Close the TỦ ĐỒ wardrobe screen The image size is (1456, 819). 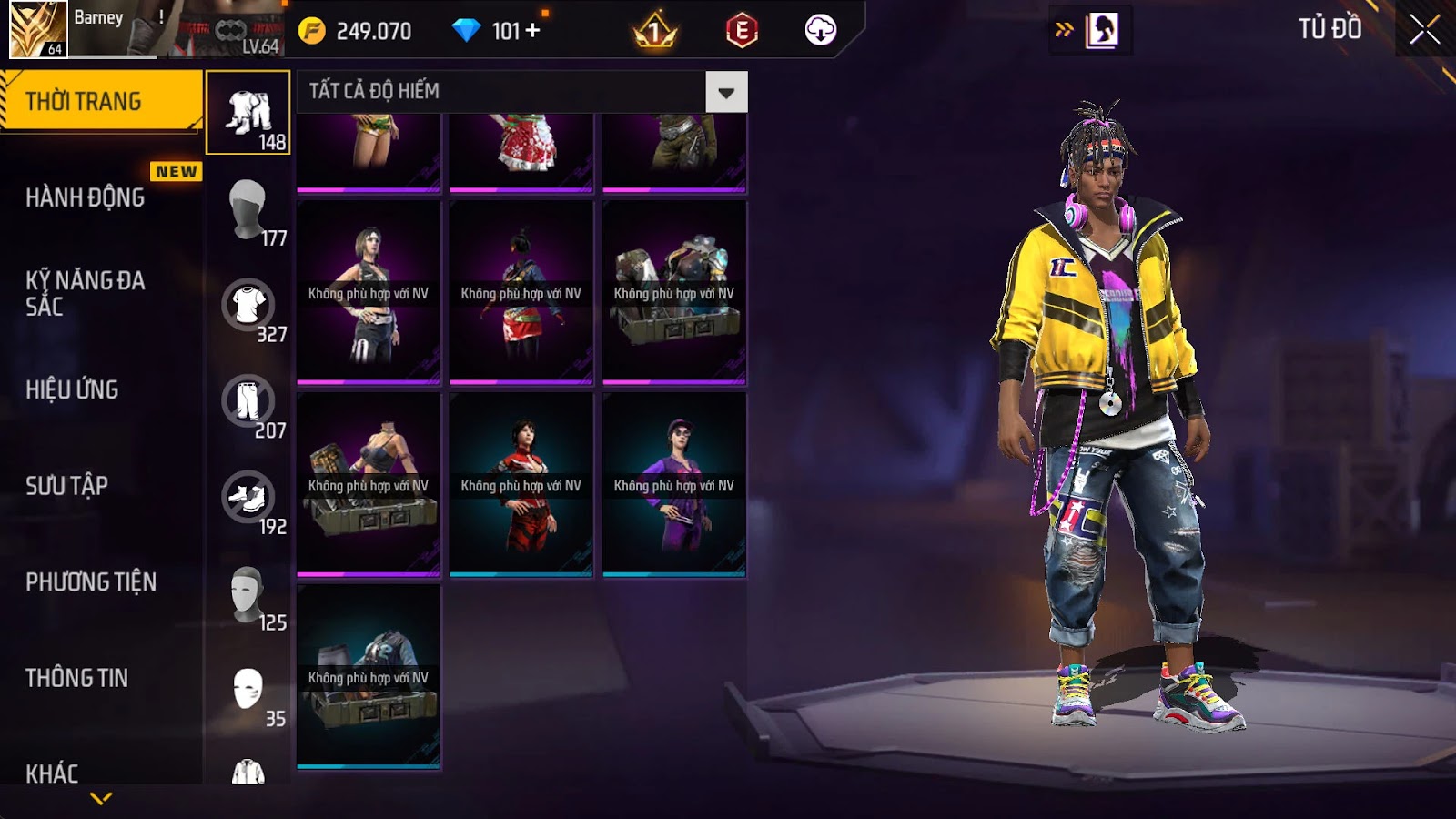coord(1424,30)
